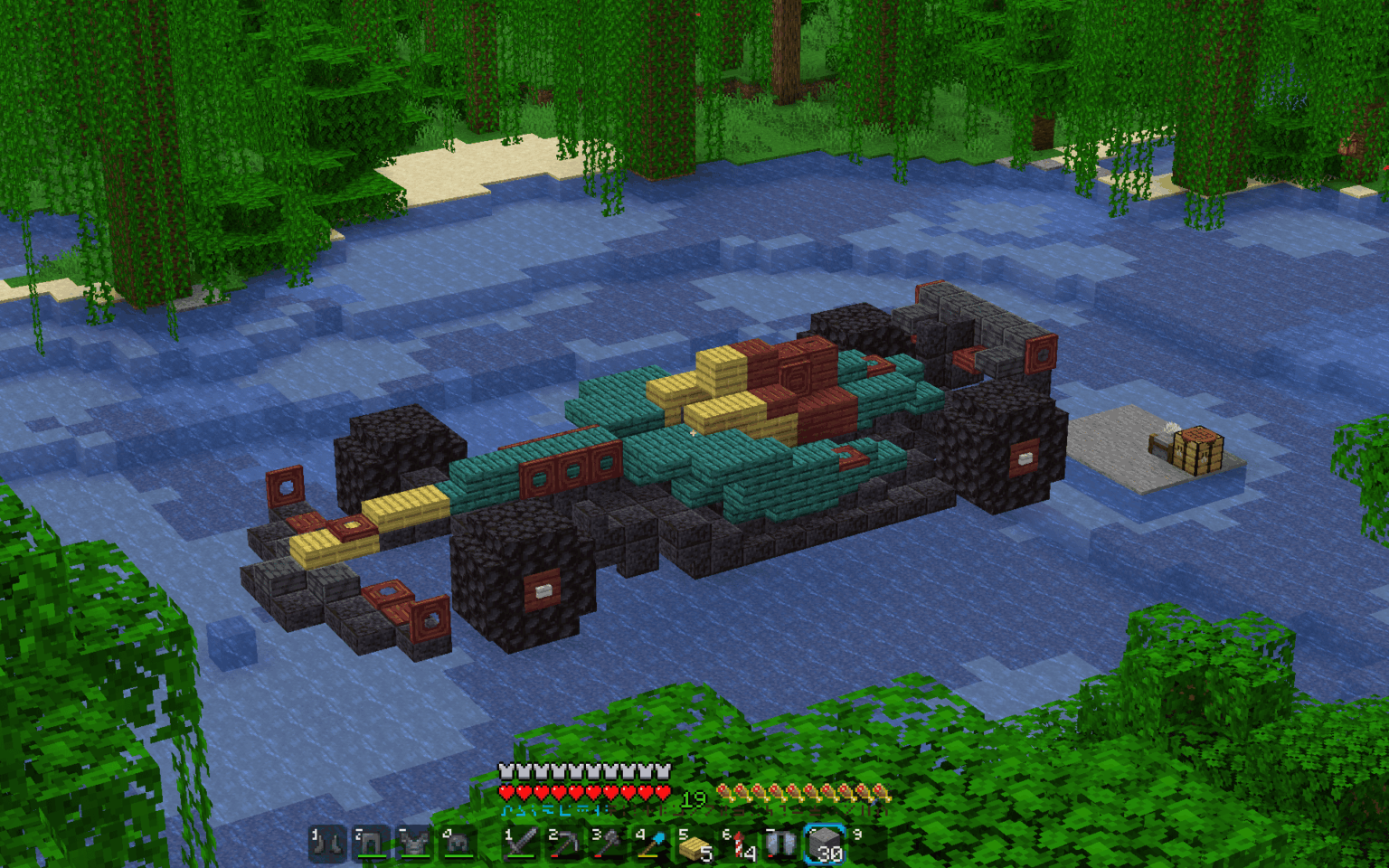1389x868 pixels.
Task: Click the cyan action bar text above the hotbar
Action: click(x=552, y=810)
